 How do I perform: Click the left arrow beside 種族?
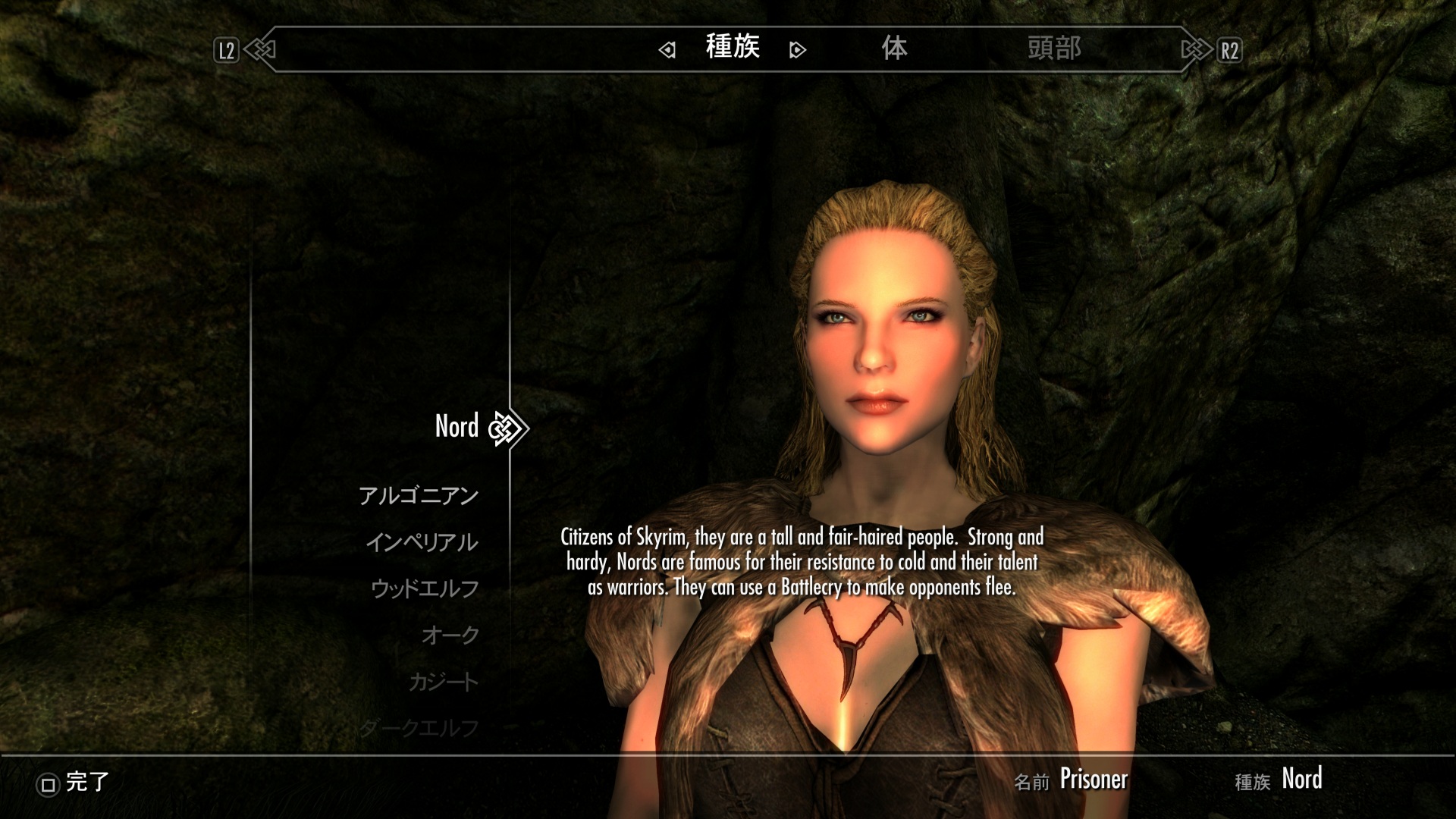[x=667, y=50]
